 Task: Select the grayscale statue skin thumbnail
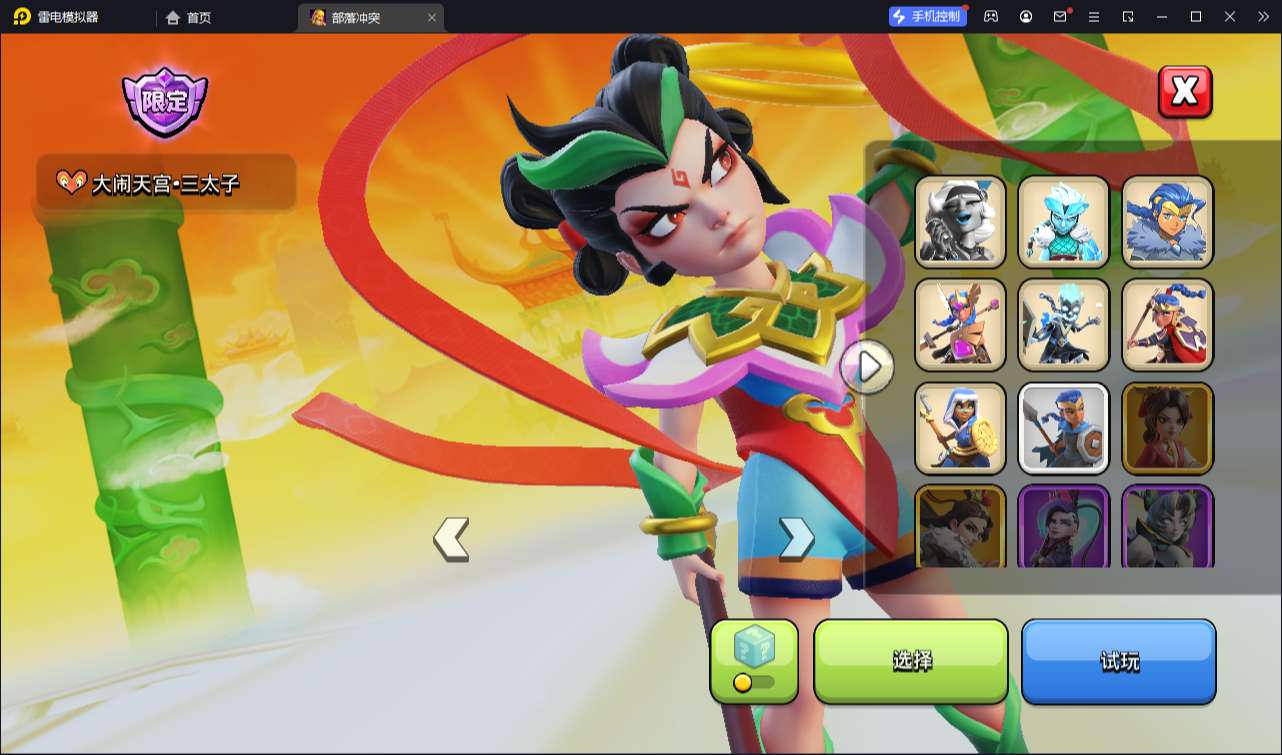[960, 222]
